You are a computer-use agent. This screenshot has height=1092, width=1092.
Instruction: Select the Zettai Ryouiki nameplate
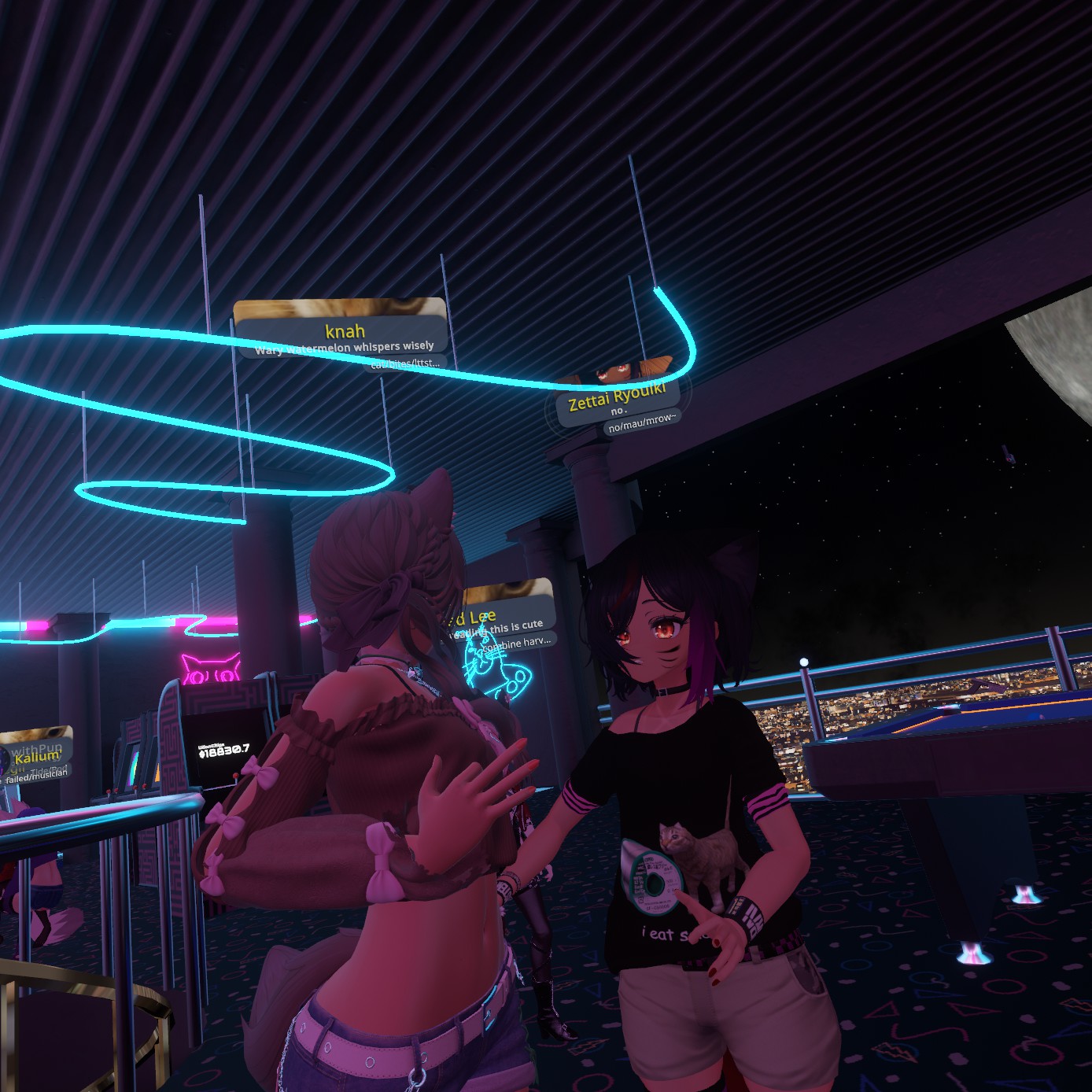pyautogui.click(x=617, y=398)
